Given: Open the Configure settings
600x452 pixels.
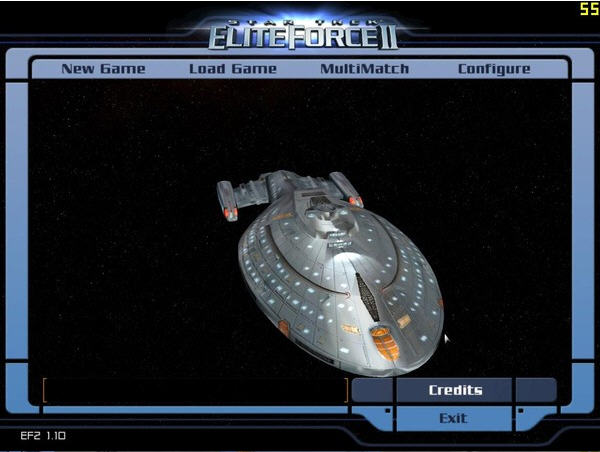Looking at the screenshot, I should click(x=494, y=69).
